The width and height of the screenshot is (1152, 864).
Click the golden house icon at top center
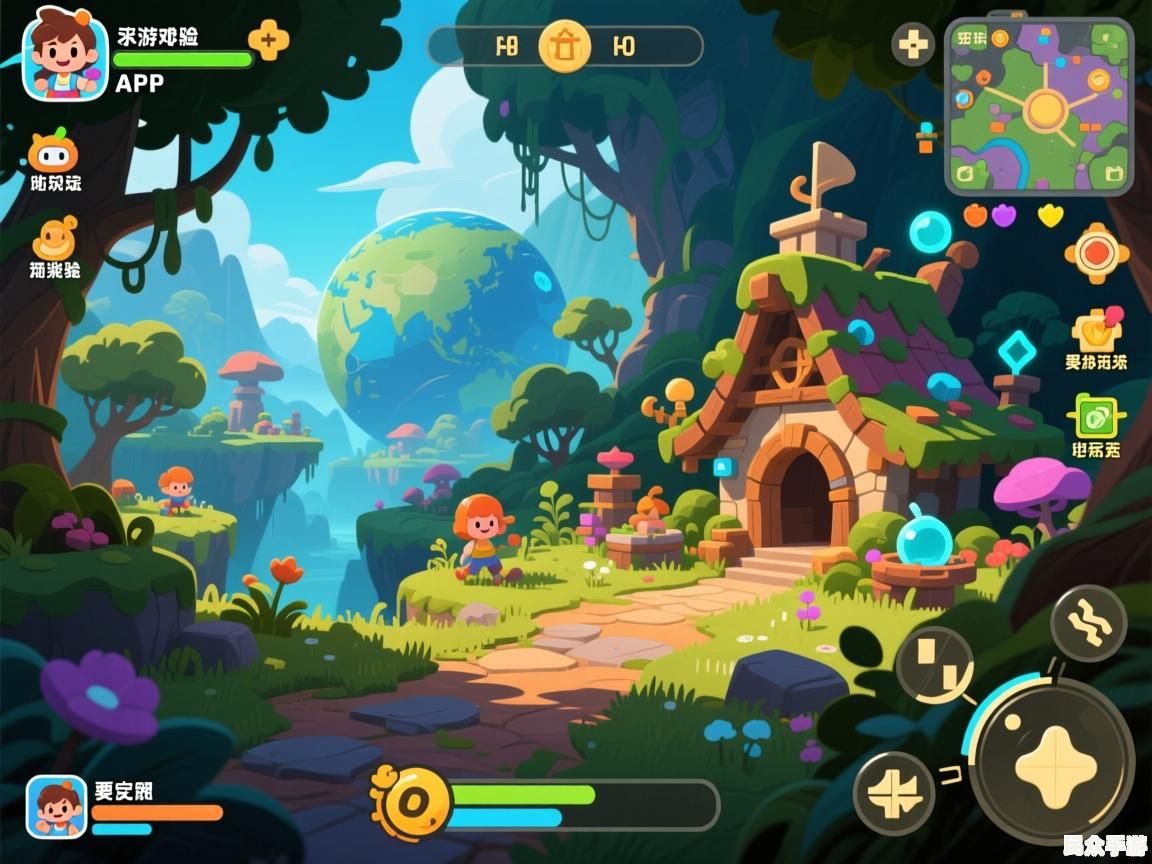565,46
